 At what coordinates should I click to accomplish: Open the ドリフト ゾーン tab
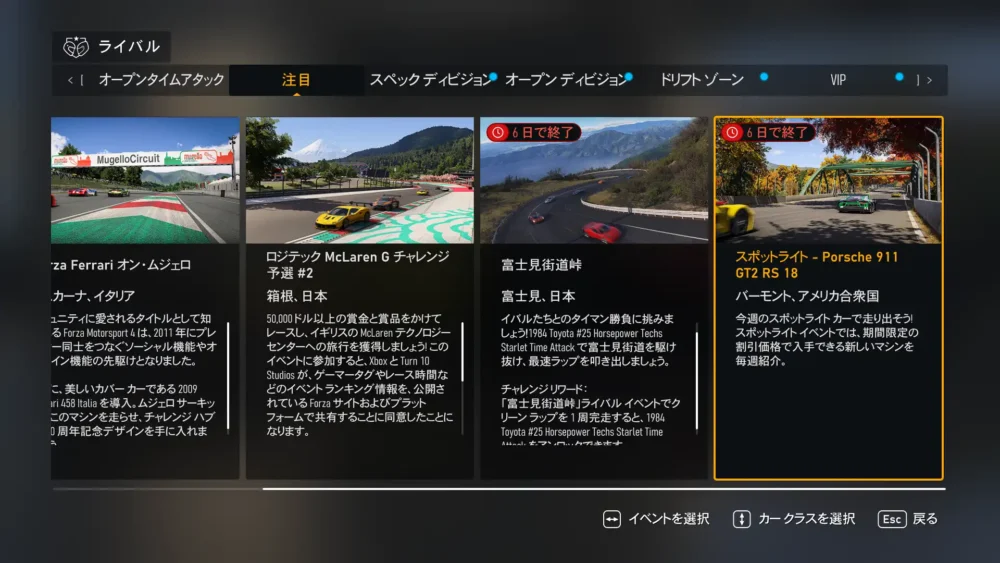(700, 80)
